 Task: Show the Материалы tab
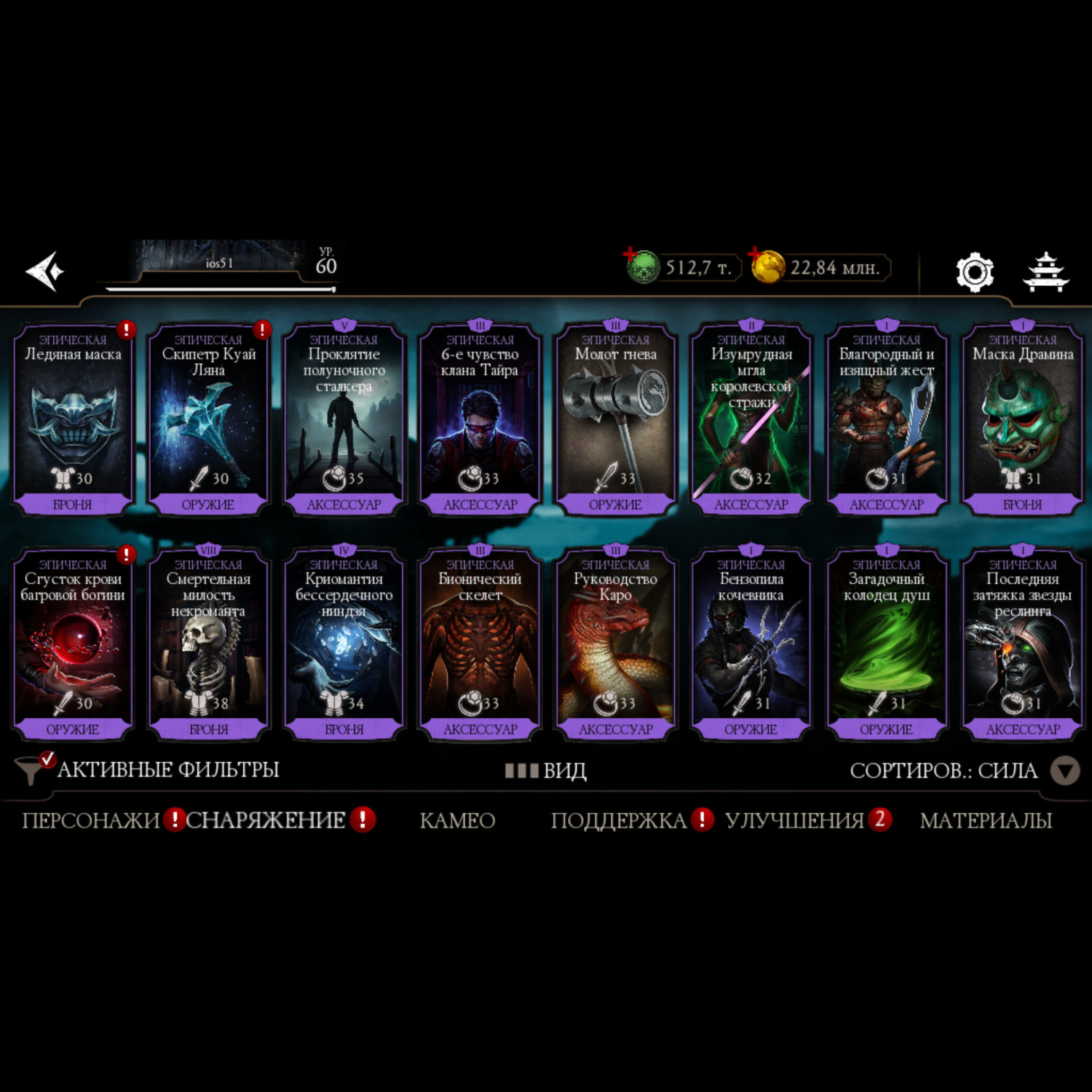pos(986,820)
